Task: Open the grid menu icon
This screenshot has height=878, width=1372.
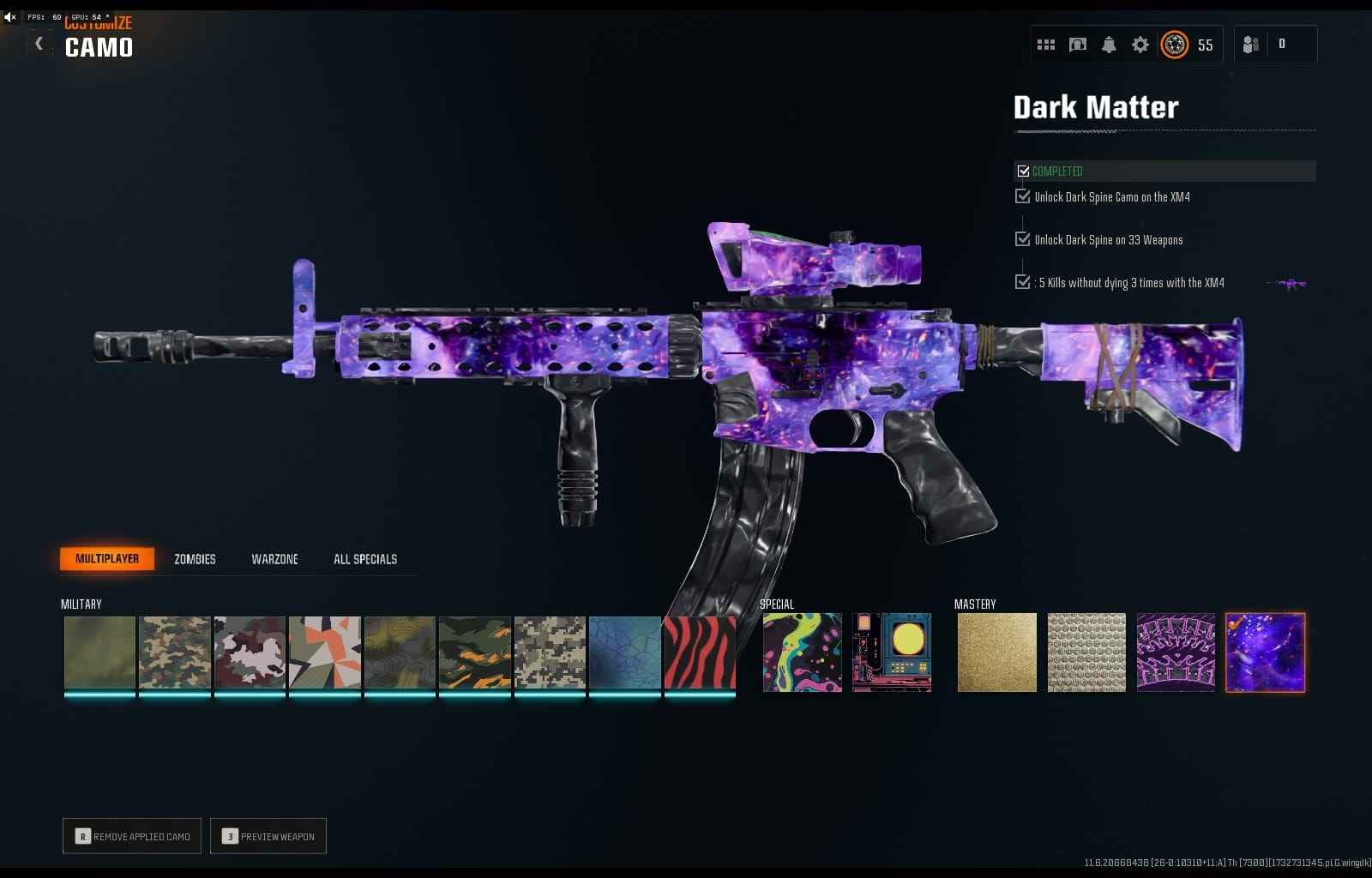Action: pyautogui.click(x=1046, y=45)
